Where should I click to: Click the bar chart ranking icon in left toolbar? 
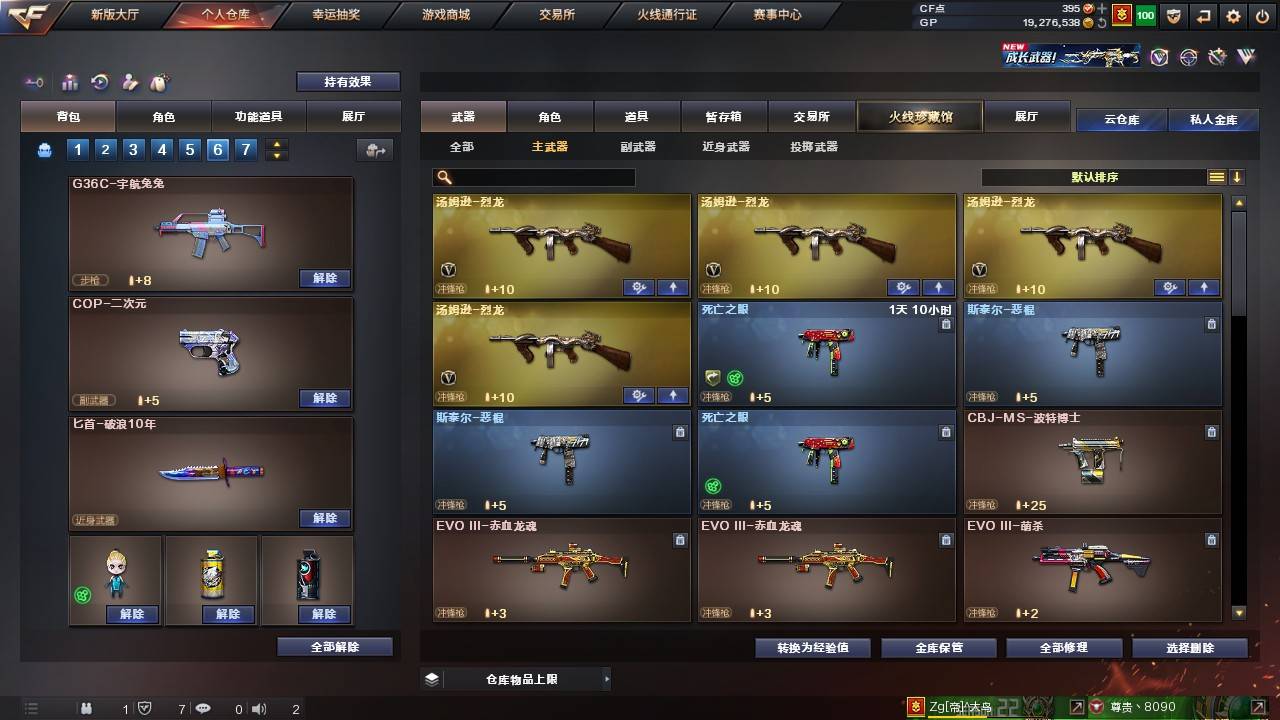70,83
